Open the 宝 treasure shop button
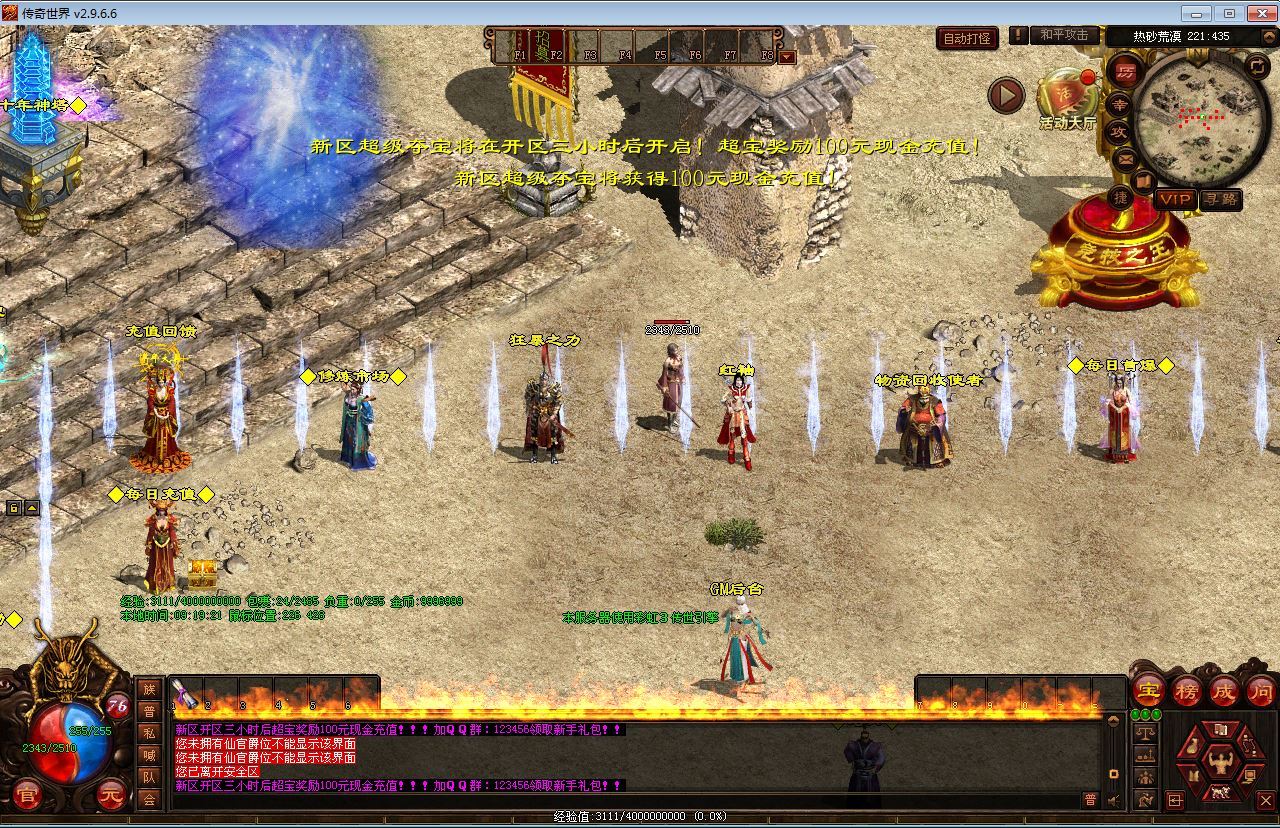1280x828 pixels. (x=1147, y=690)
